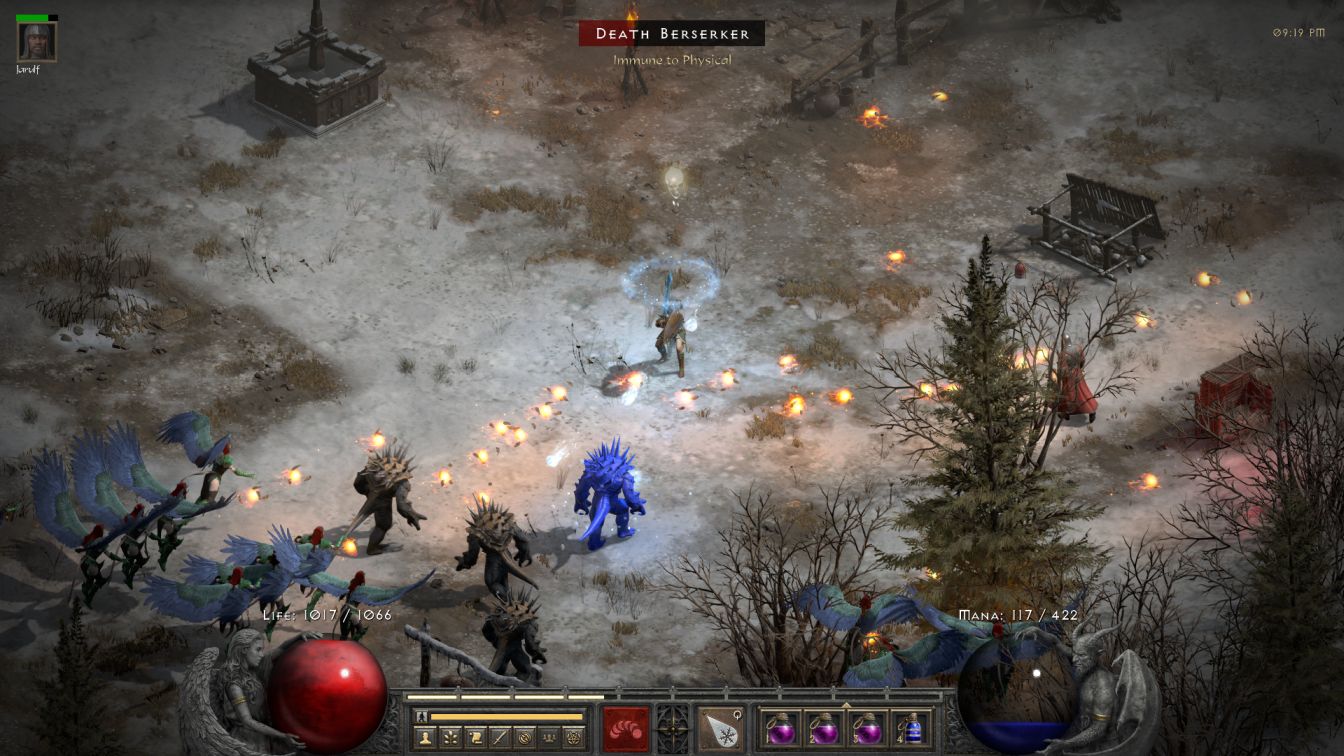Open game menu with the pentagram icon
The image size is (1344, 756).
573,738
